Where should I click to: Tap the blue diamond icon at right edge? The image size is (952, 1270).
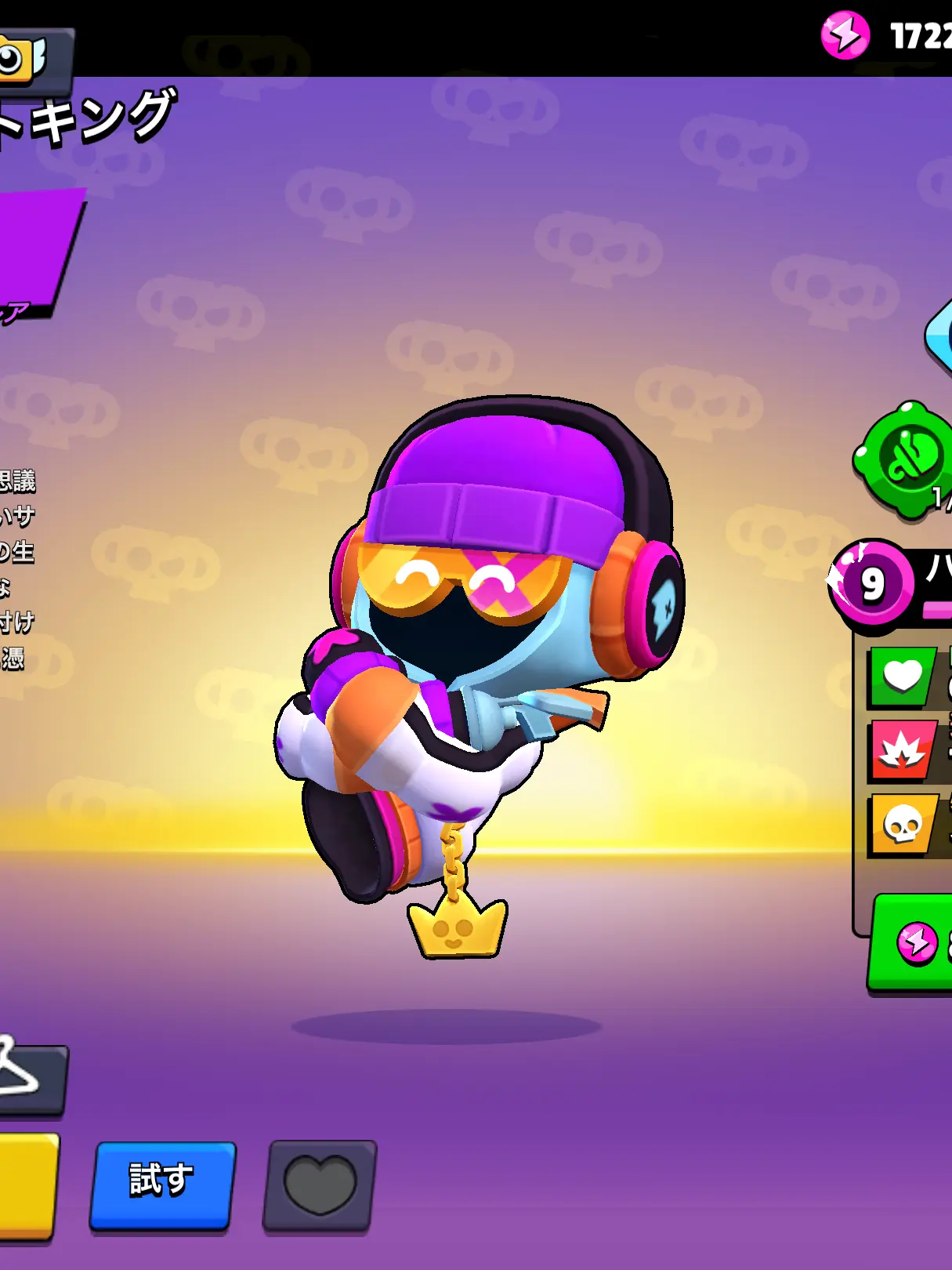pos(940,336)
